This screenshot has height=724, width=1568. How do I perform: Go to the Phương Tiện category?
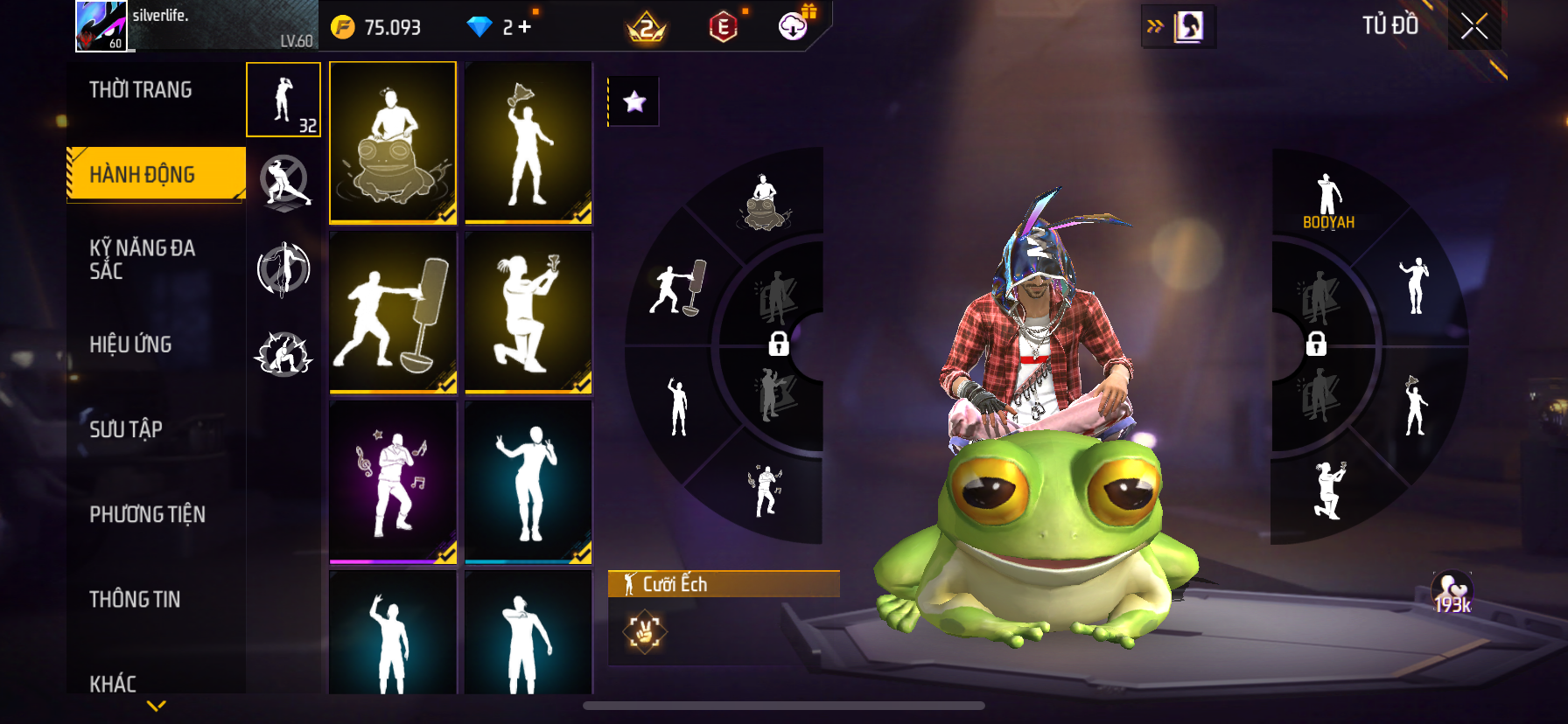coord(147,514)
